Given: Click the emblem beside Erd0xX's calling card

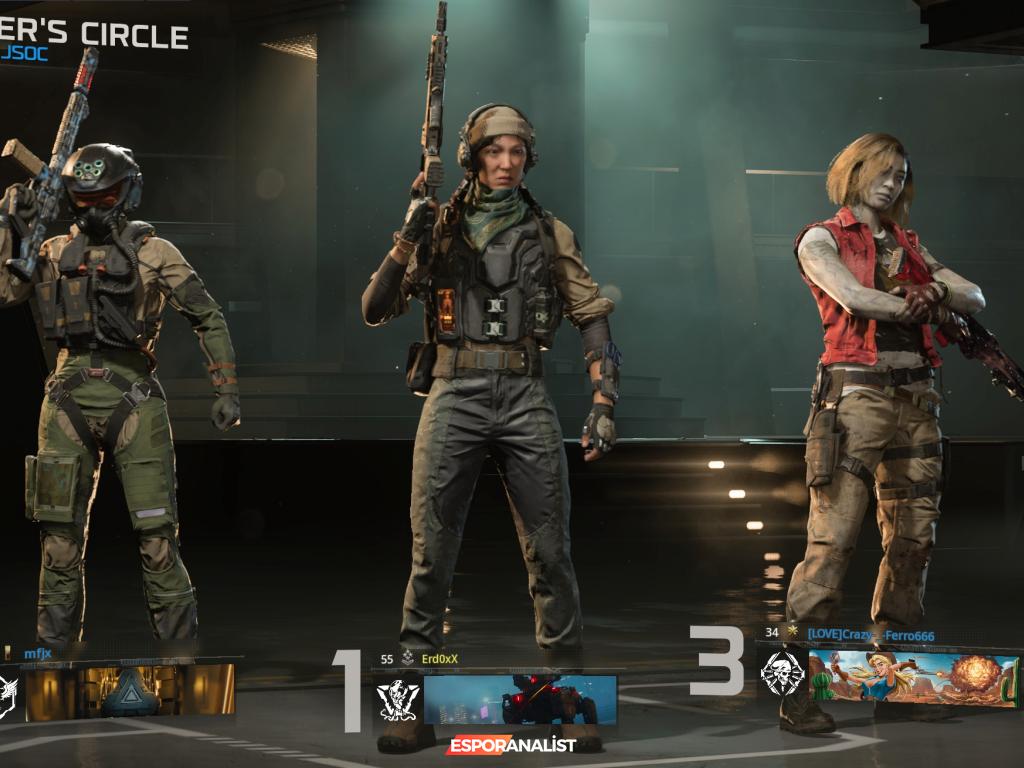Looking at the screenshot, I should click(396, 700).
